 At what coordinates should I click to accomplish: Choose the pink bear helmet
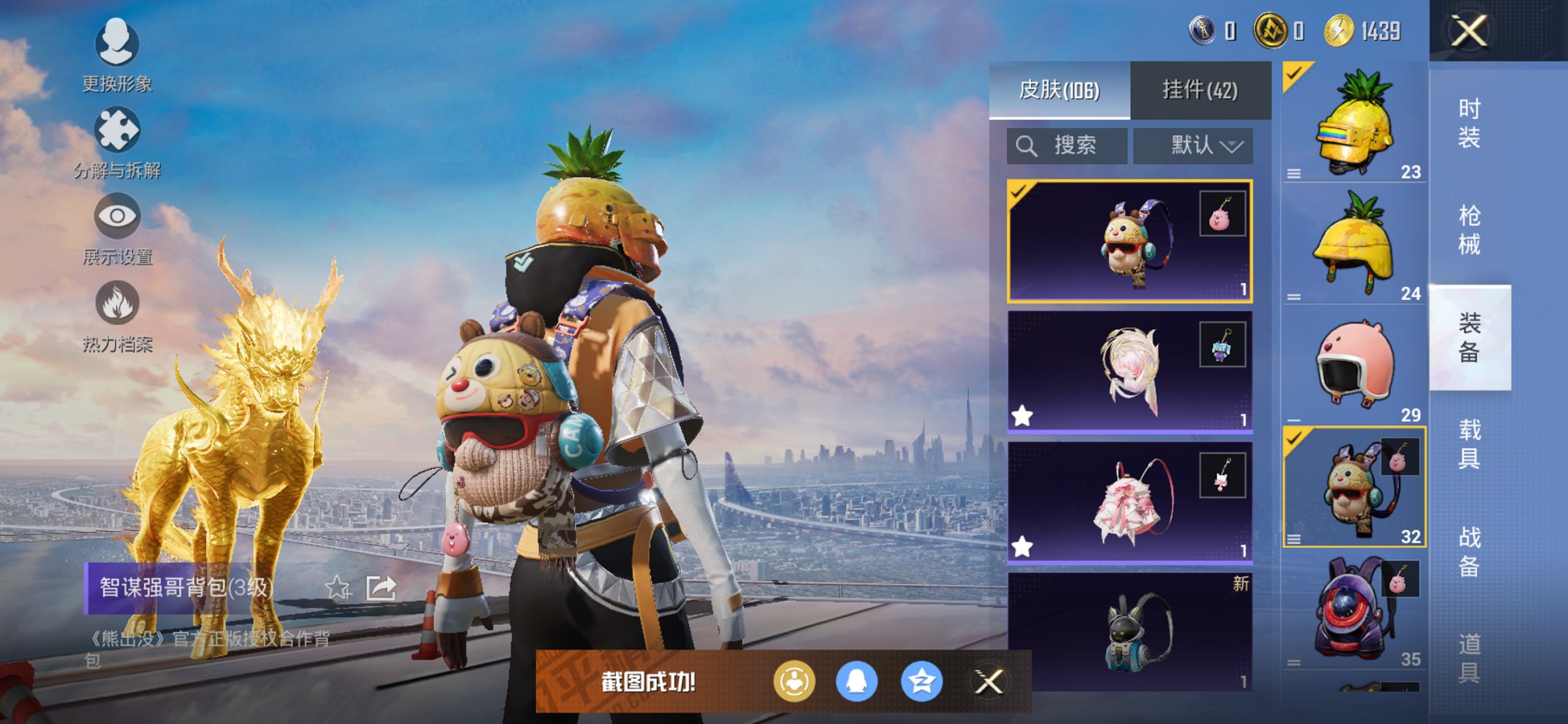(1353, 366)
